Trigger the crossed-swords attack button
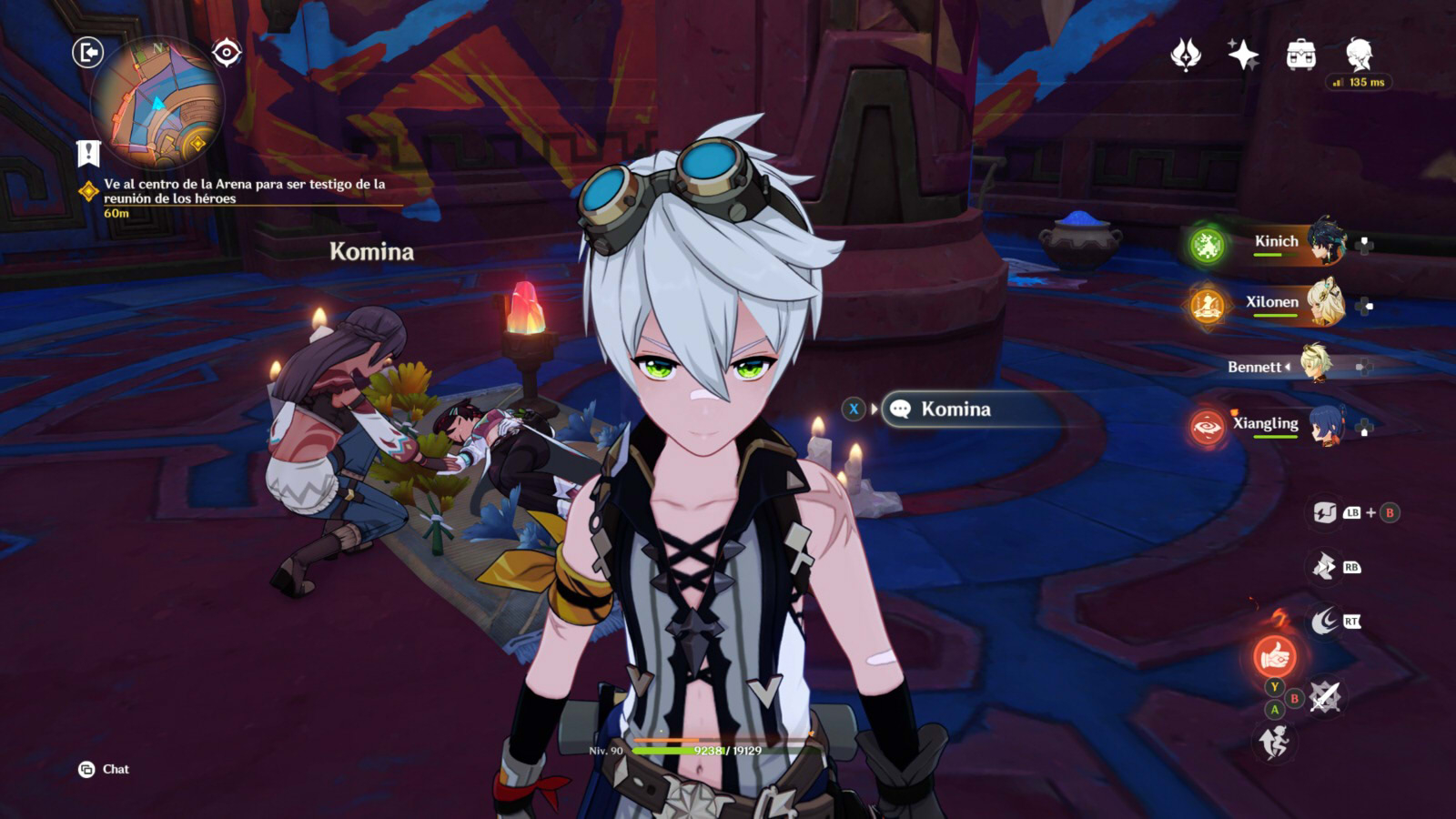The height and width of the screenshot is (819, 1456). [1325, 698]
